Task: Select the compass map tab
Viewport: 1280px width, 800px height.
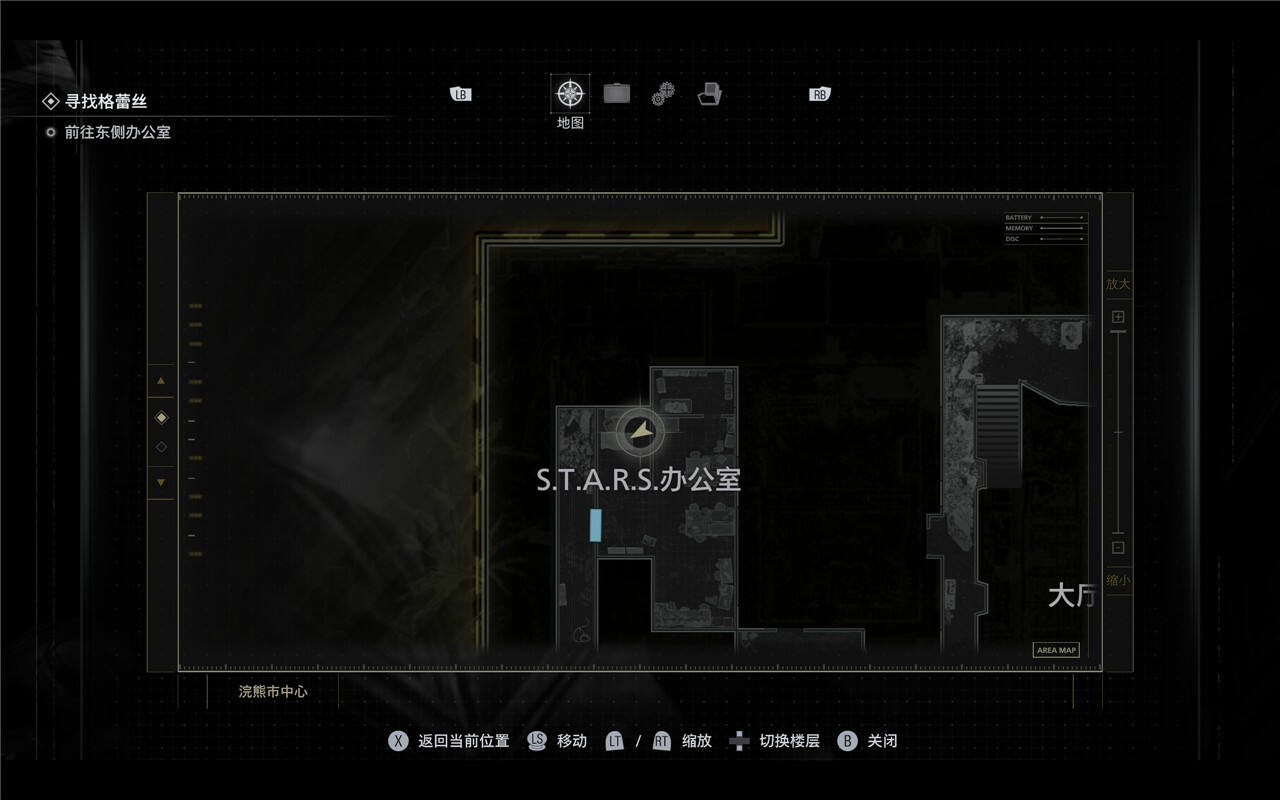Action: click(570, 94)
